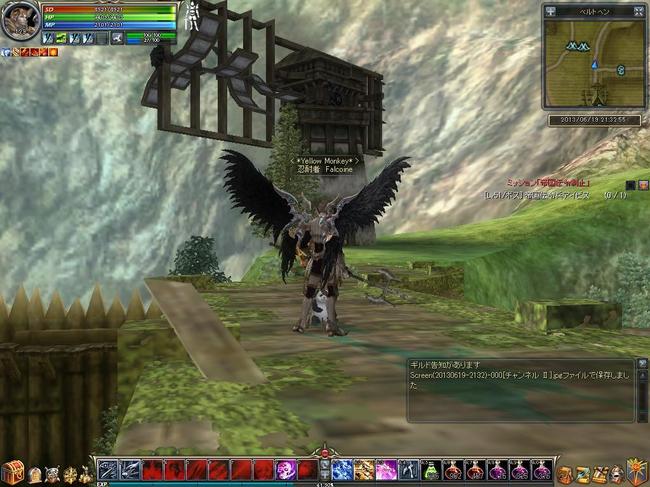Click the minimap's top-left corner button
Viewport: 650px width, 487px height.
(x=549, y=10)
